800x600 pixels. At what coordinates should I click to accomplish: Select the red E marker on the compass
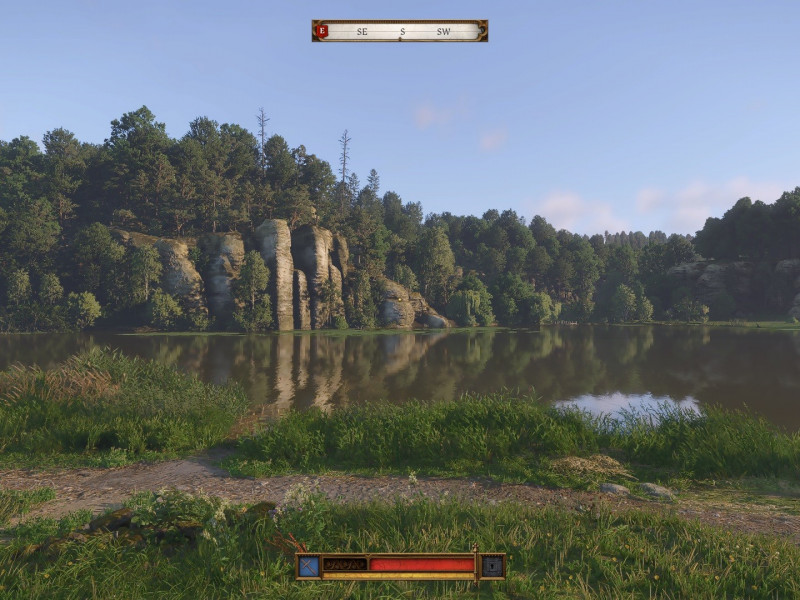pyautogui.click(x=321, y=31)
